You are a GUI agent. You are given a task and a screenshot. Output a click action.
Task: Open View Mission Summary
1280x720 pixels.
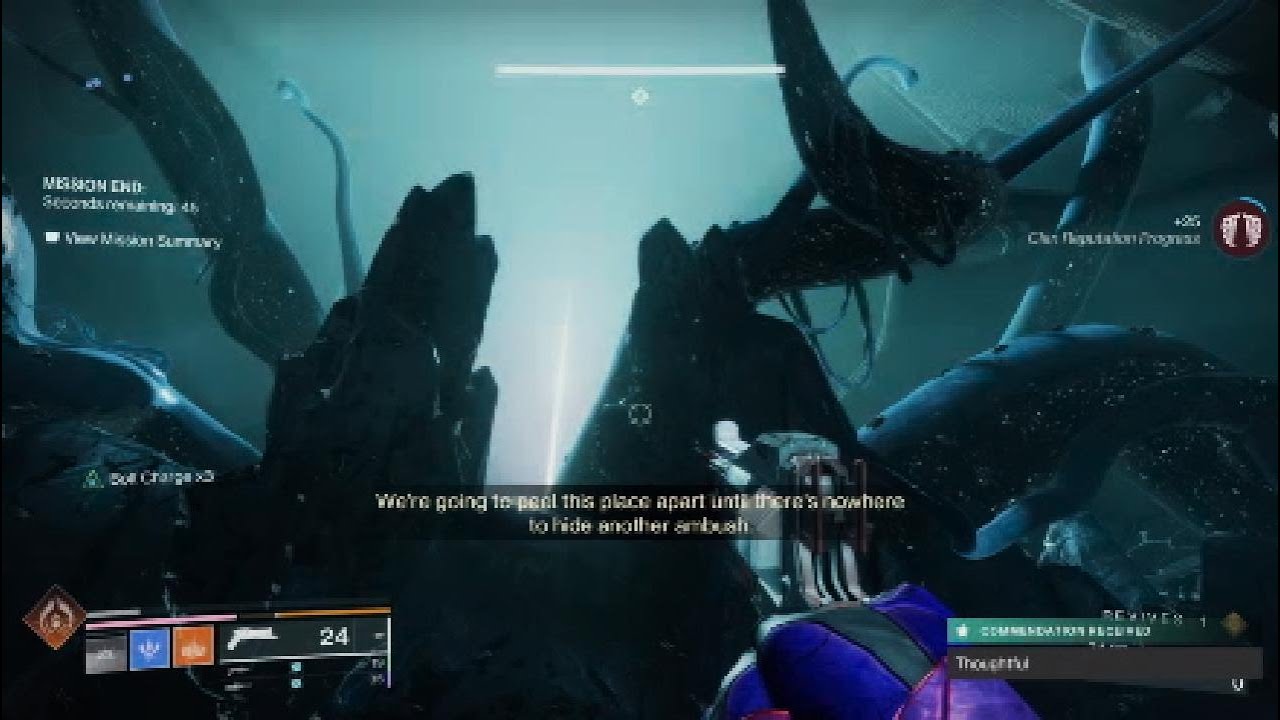point(133,240)
